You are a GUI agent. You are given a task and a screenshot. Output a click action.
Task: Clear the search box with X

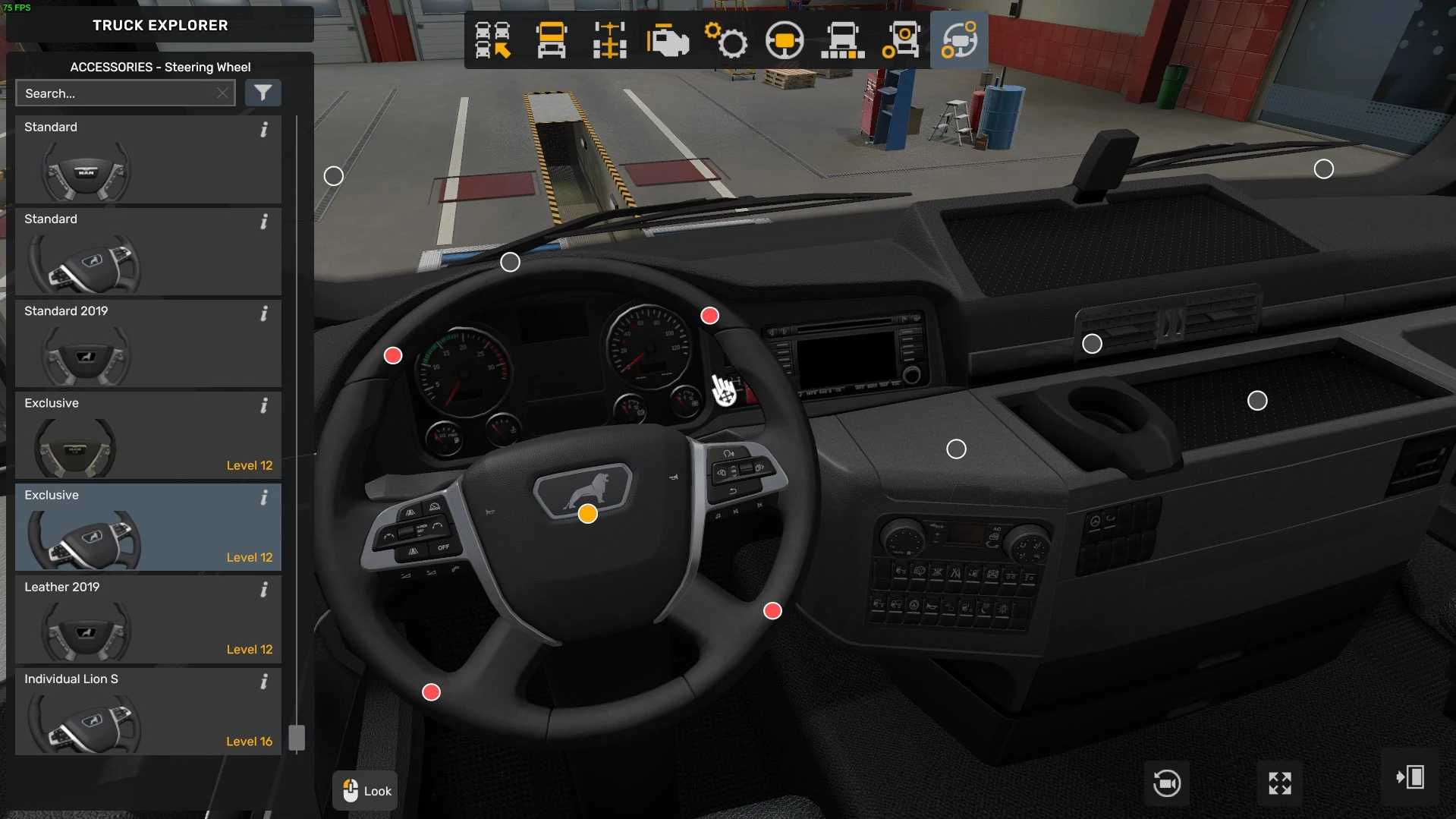pyautogui.click(x=222, y=93)
